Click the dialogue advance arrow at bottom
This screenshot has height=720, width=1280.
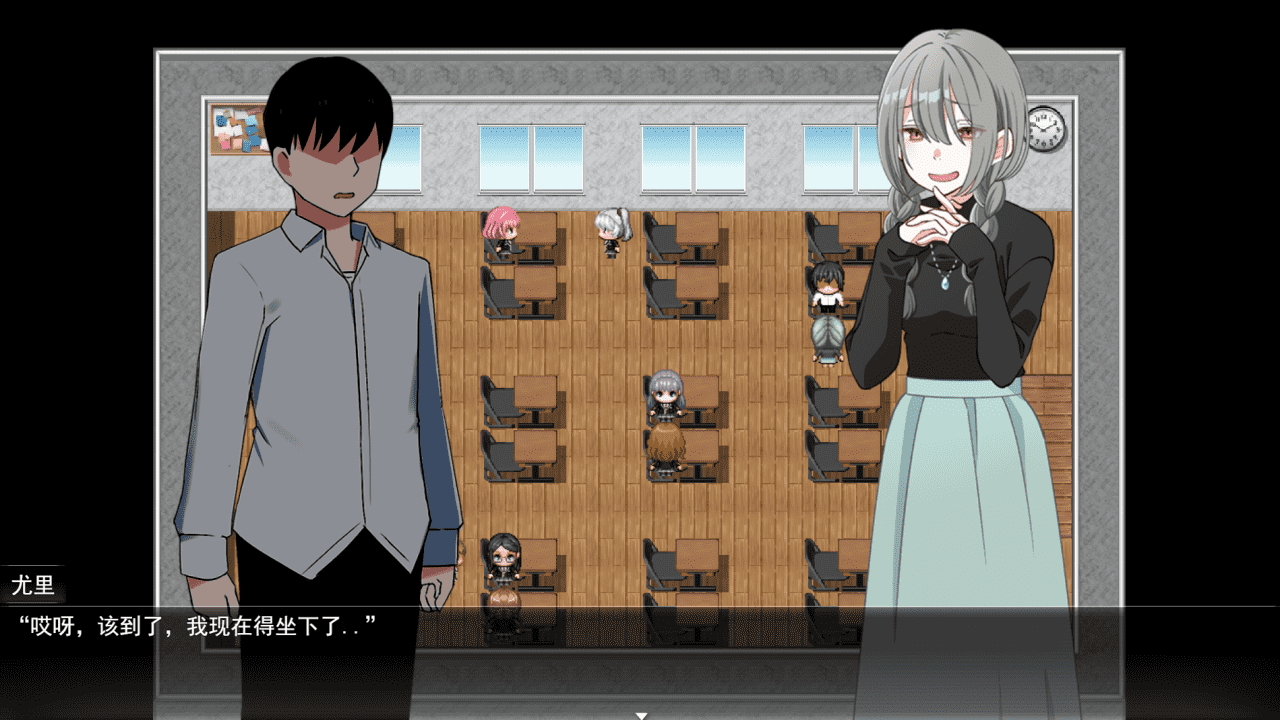coord(640,714)
